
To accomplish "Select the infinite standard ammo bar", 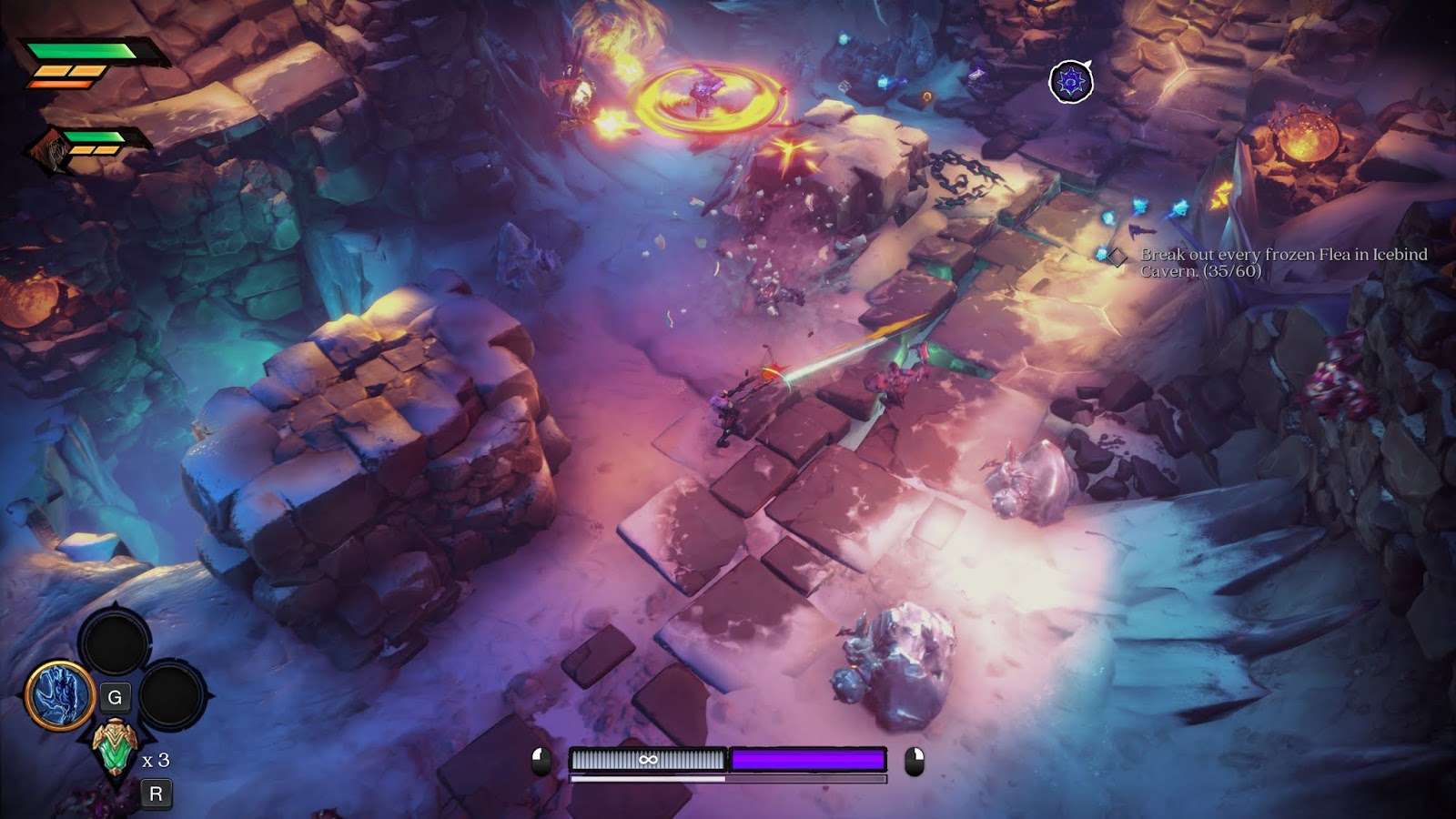I will pos(648,760).
